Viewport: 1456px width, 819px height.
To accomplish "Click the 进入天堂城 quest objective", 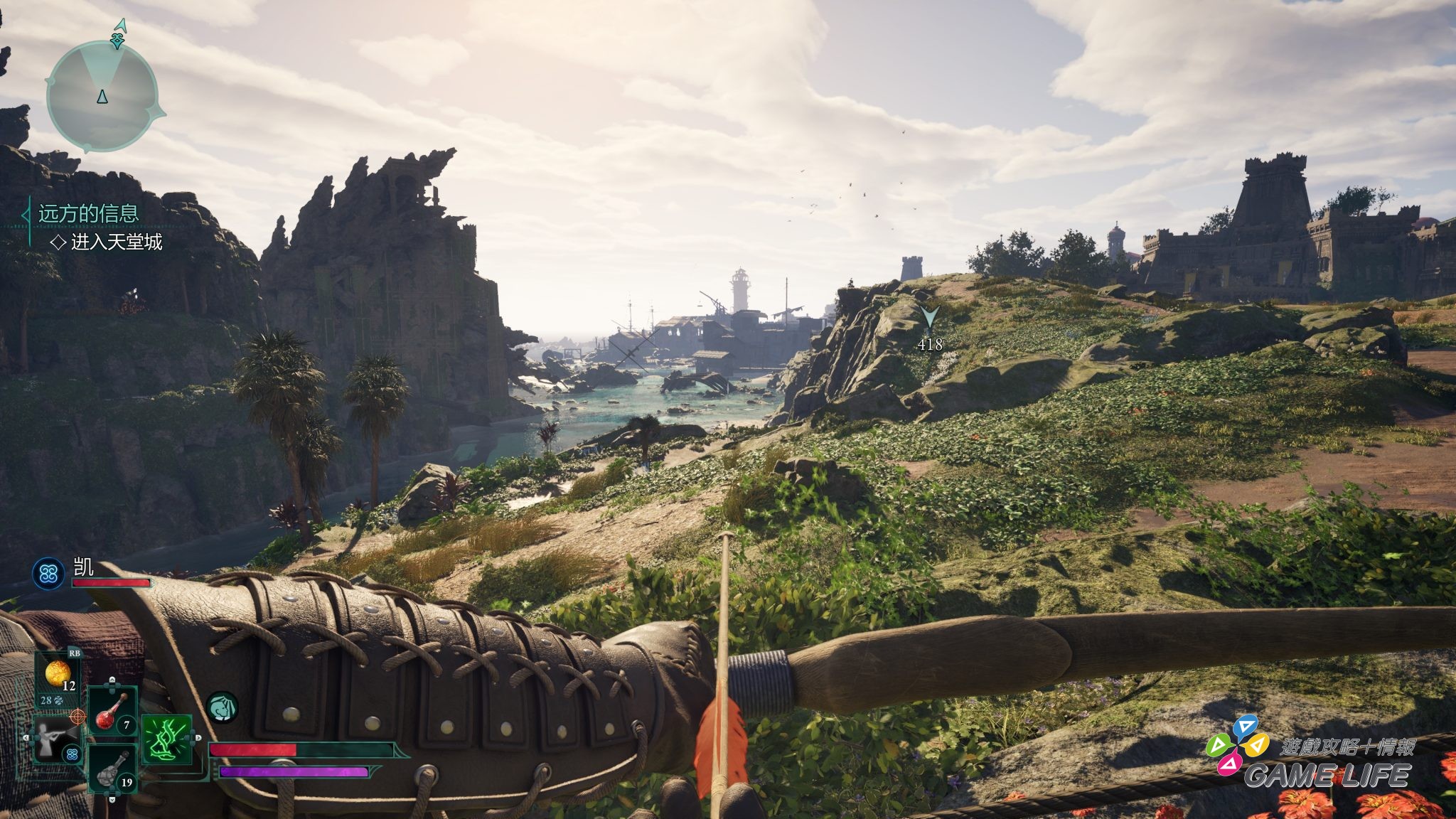I will point(116,242).
